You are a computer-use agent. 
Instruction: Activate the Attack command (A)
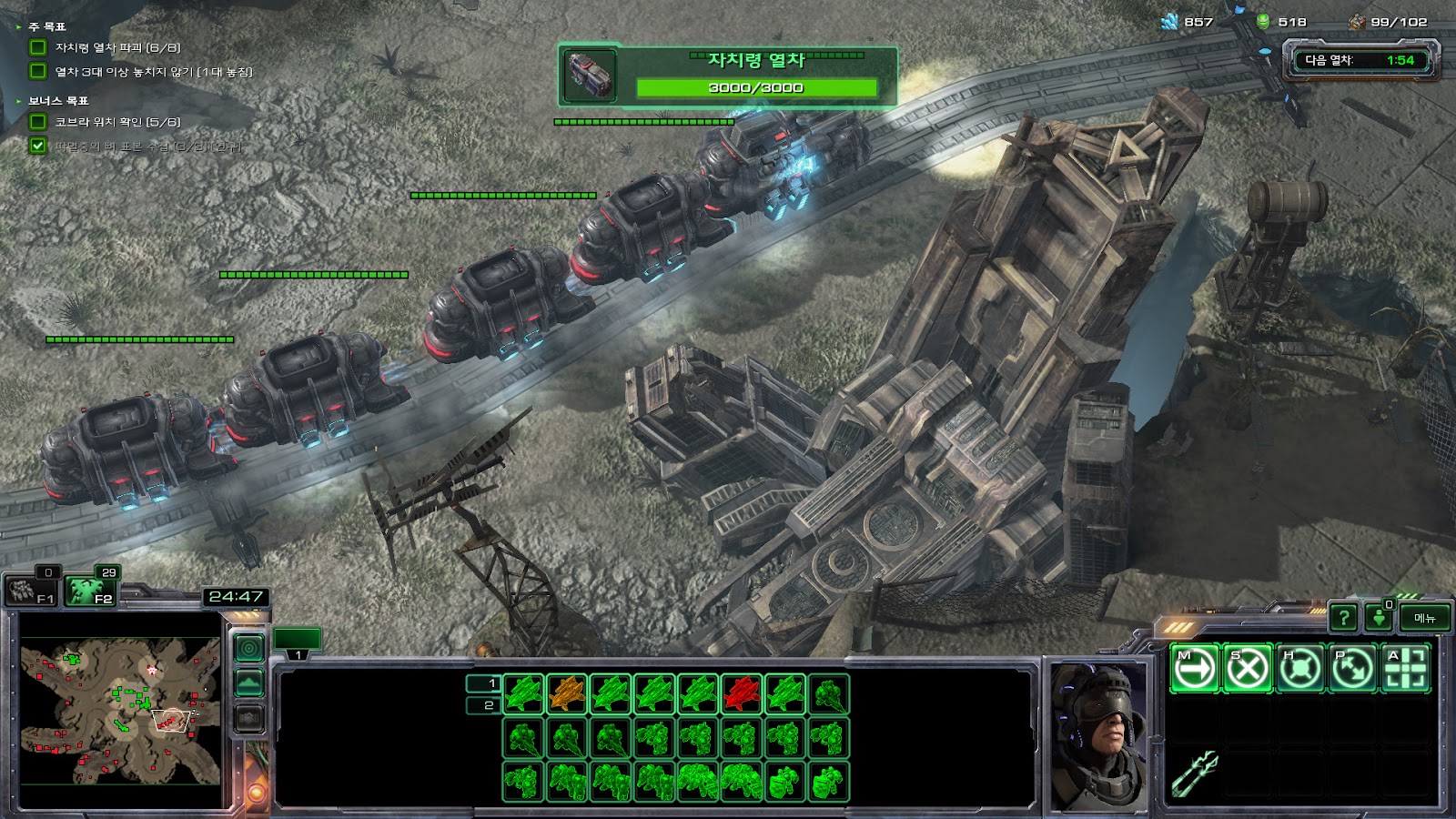(x=1405, y=669)
